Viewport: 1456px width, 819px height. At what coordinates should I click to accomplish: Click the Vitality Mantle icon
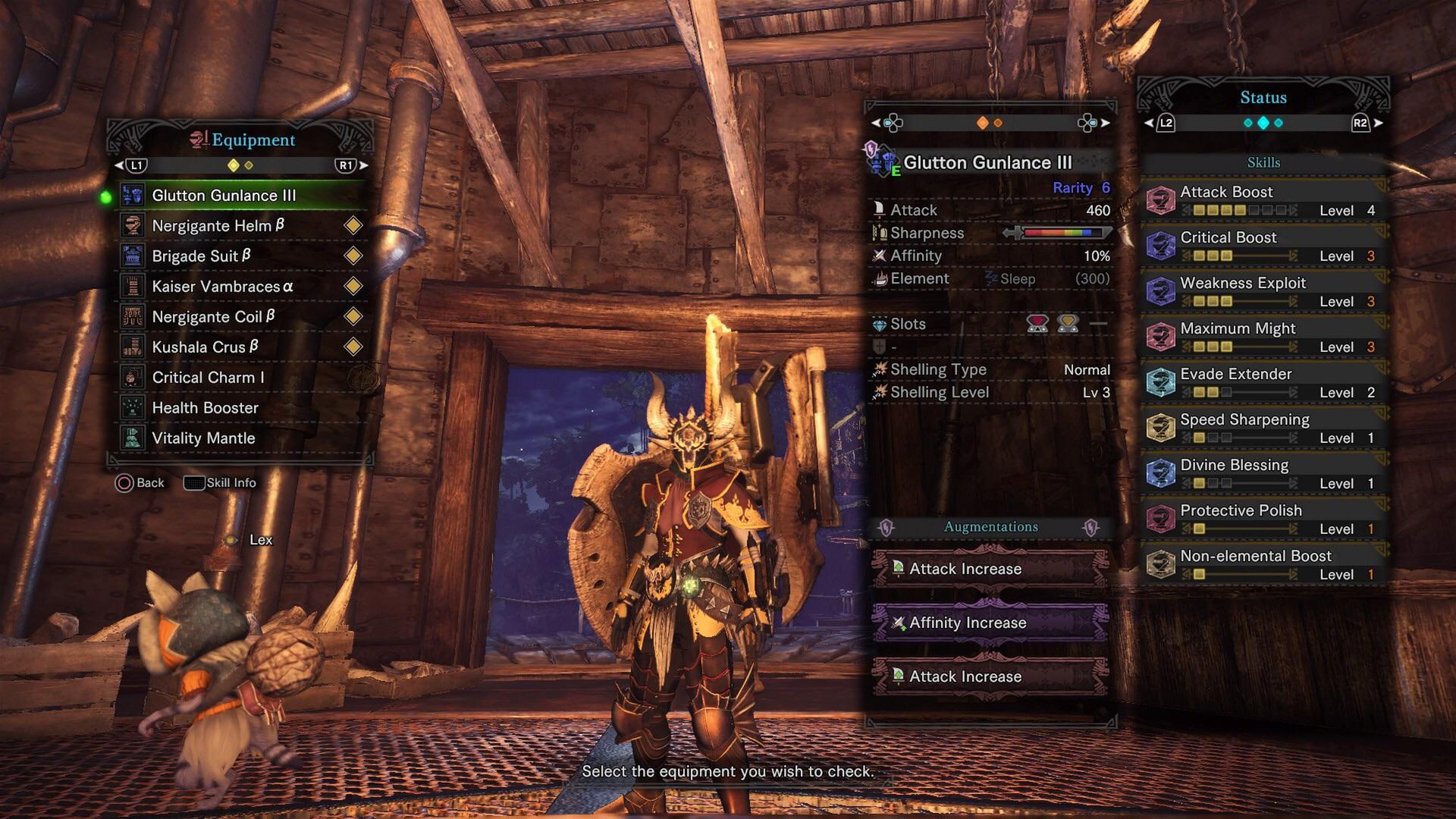[133, 438]
